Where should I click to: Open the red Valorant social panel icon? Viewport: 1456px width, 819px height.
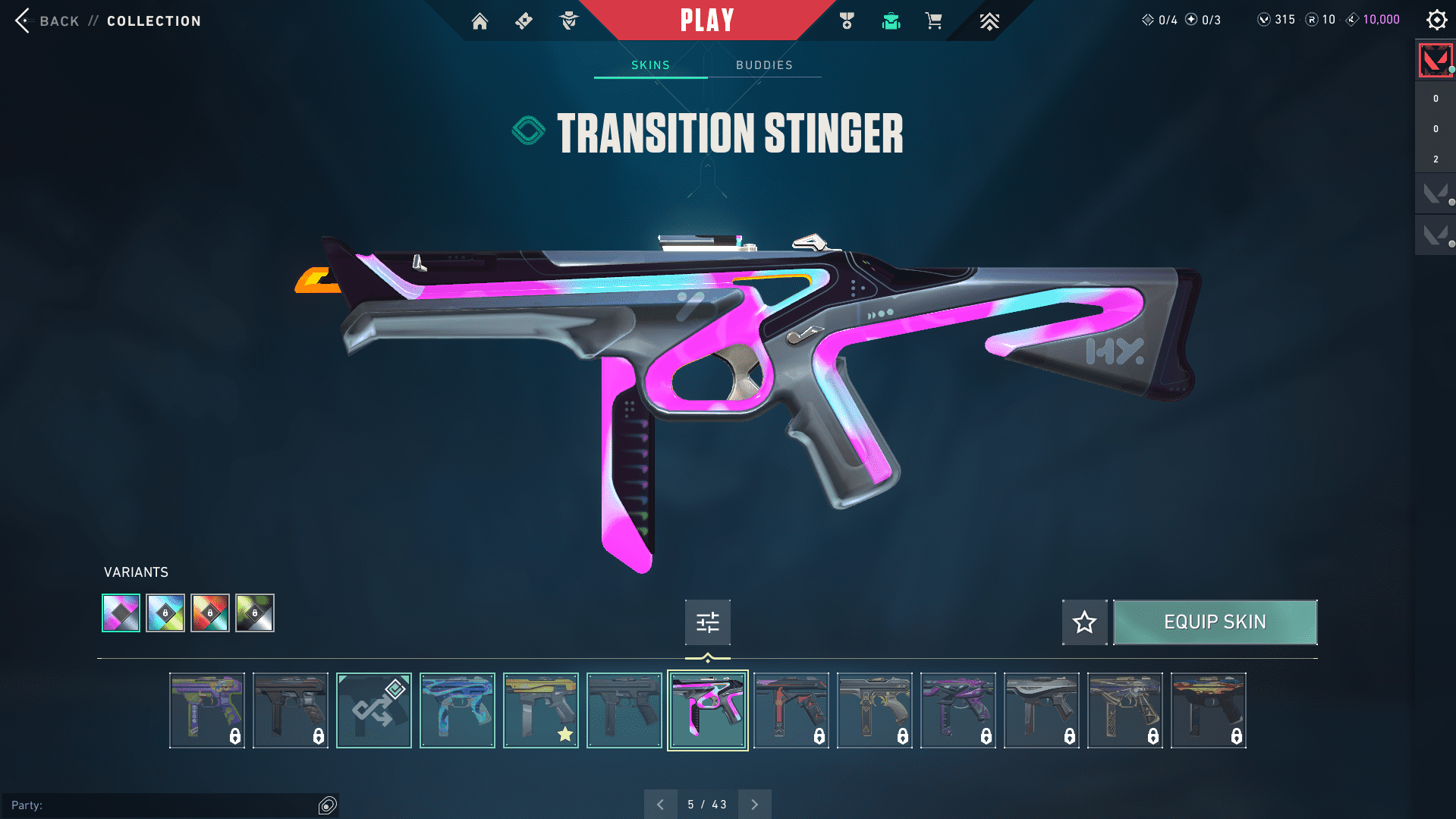click(x=1435, y=60)
